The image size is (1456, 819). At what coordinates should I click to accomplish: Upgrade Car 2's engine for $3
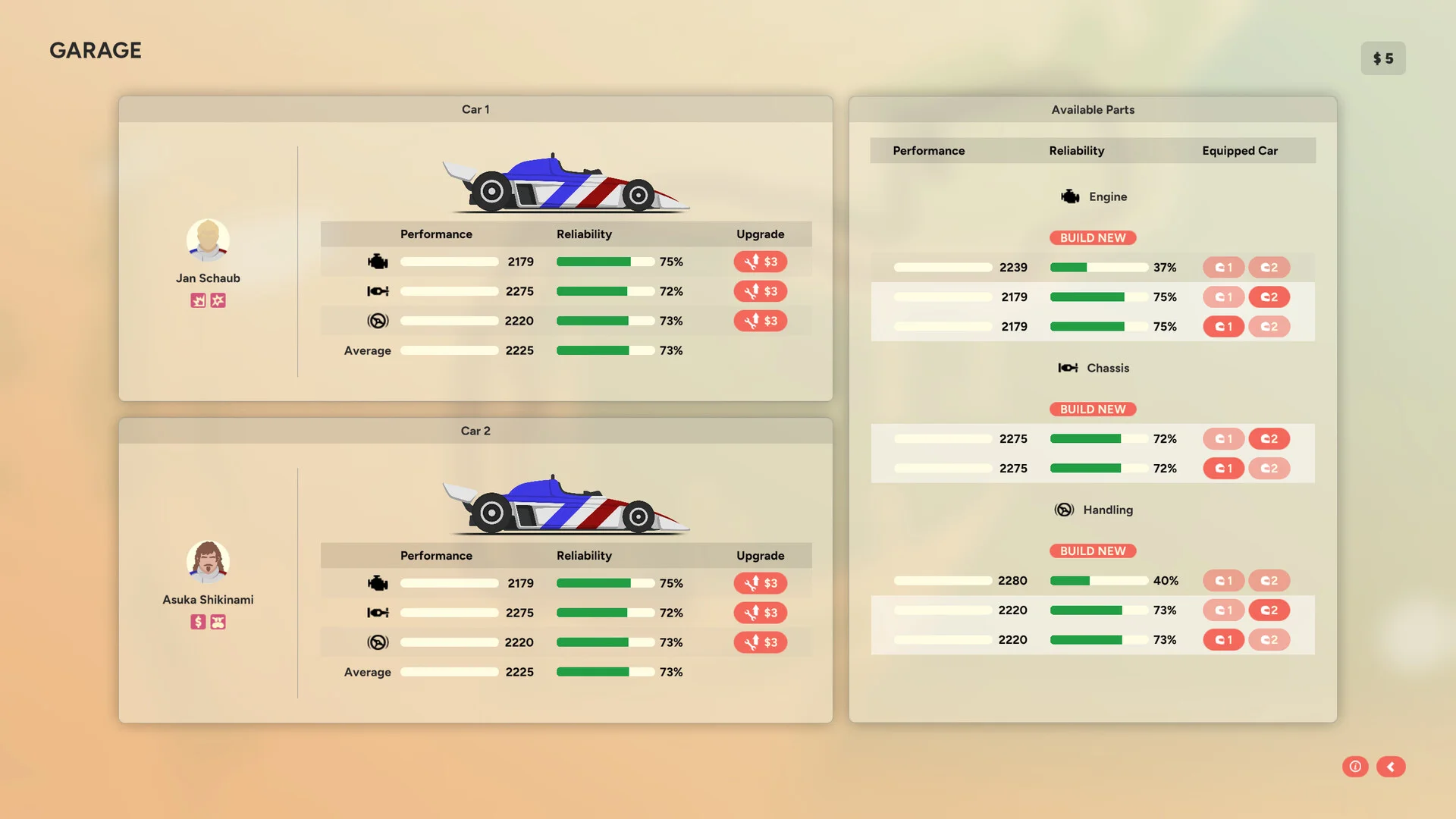coord(760,583)
